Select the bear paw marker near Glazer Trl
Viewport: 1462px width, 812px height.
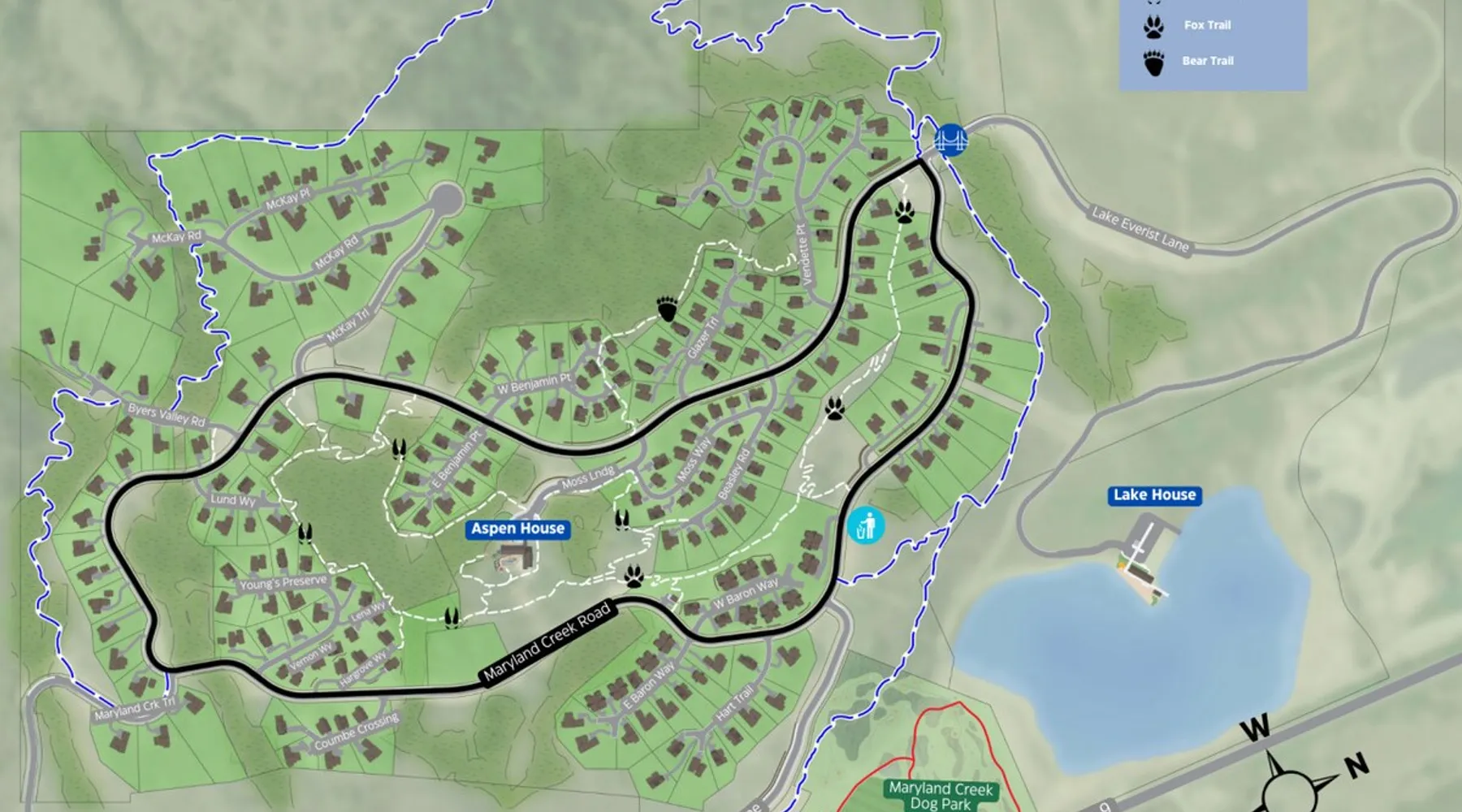667,309
